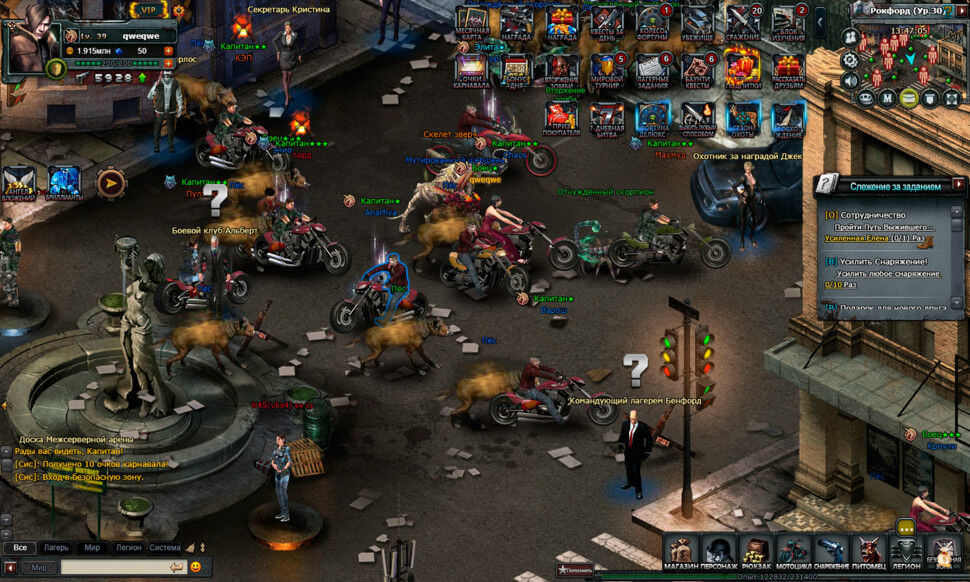
Task: Open the Бриллианты diamonds icon
Action: (65, 181)
